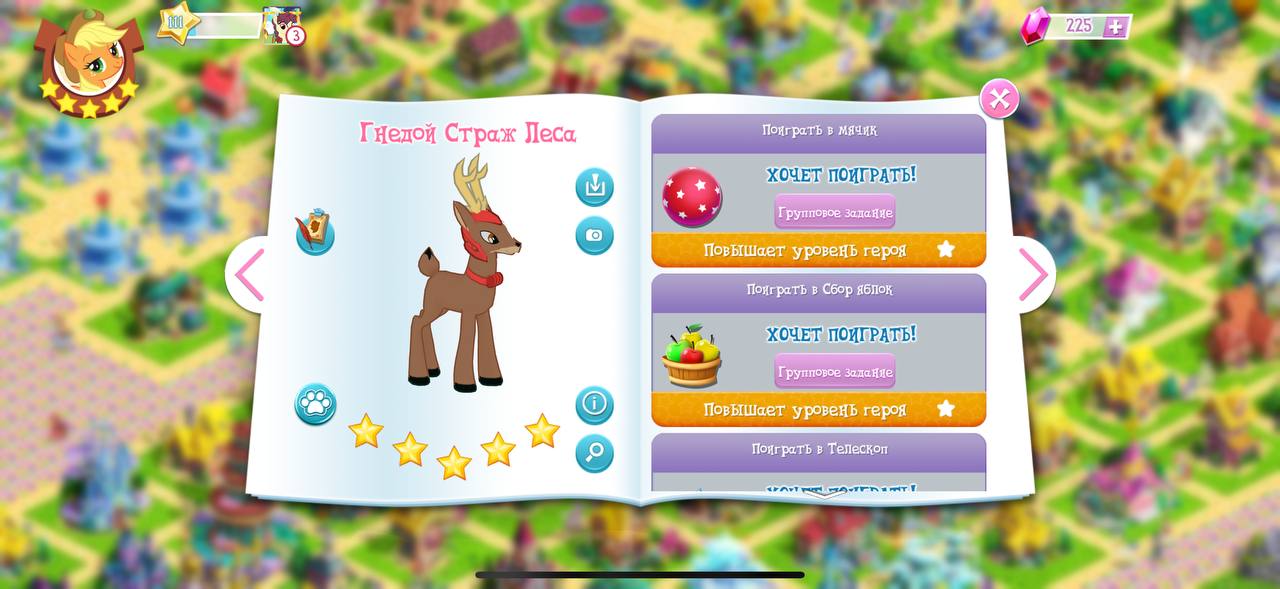This screenshot has height=589, width=1280.
Task: Click the magnifying glass icon
Action: coord(594,453)
